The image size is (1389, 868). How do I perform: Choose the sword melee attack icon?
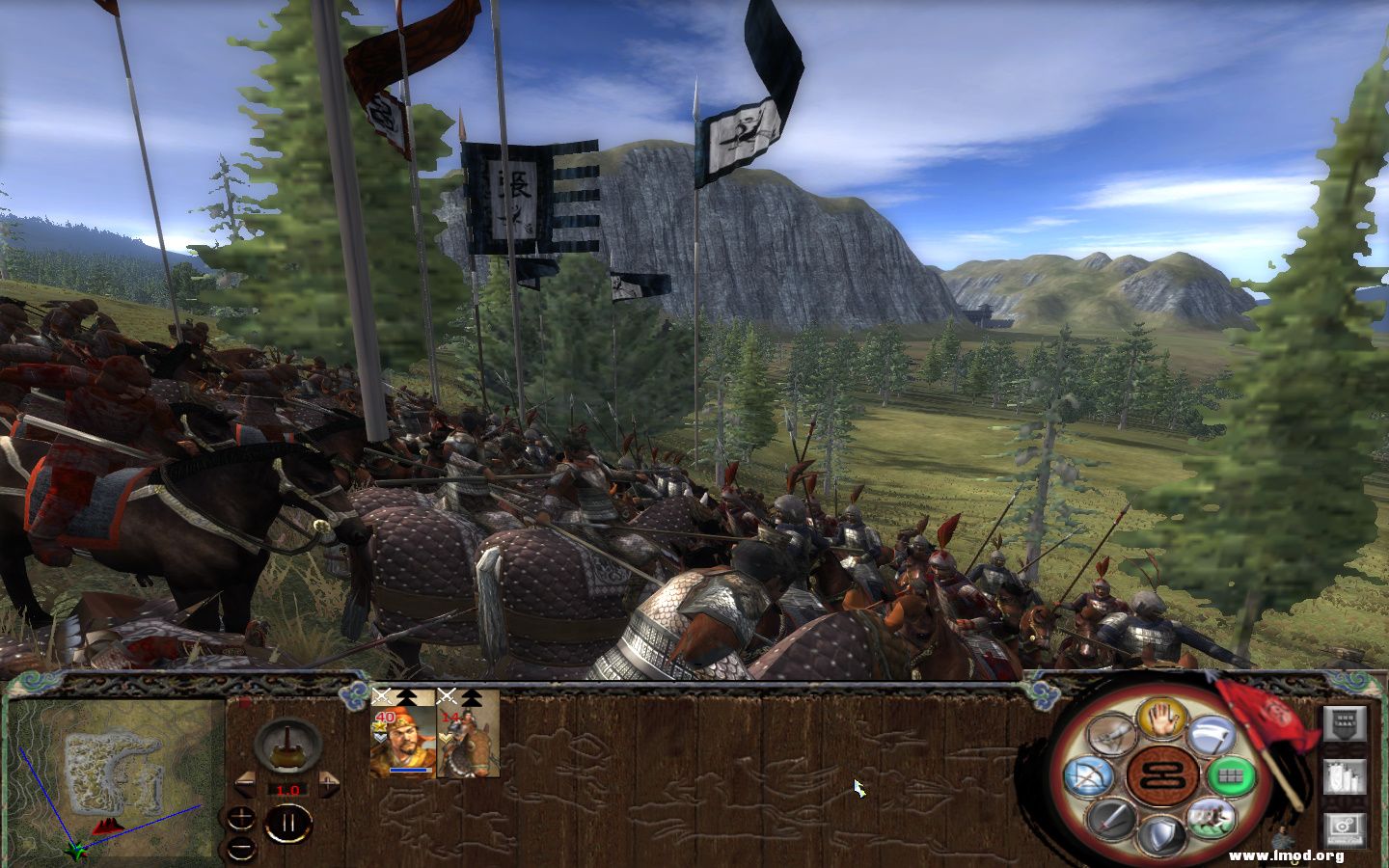pos(1114,818)
